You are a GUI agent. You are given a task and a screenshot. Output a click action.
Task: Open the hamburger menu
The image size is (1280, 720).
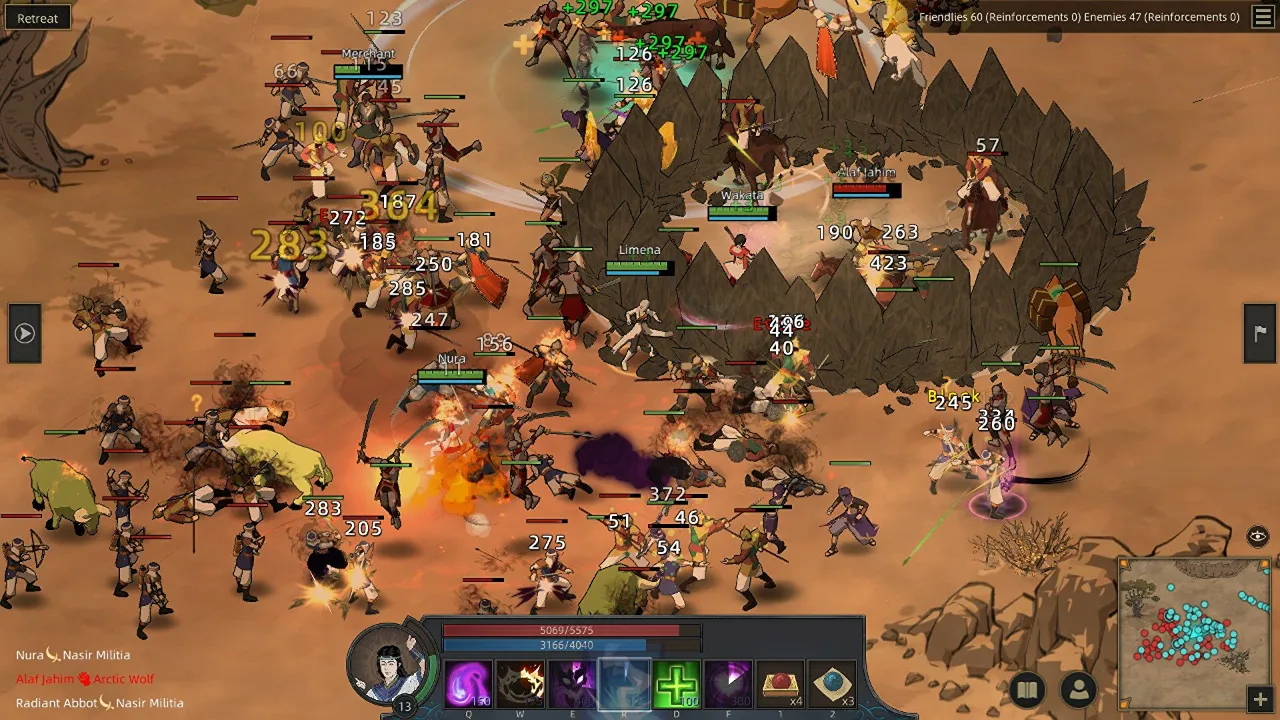tap(1263, 17)
